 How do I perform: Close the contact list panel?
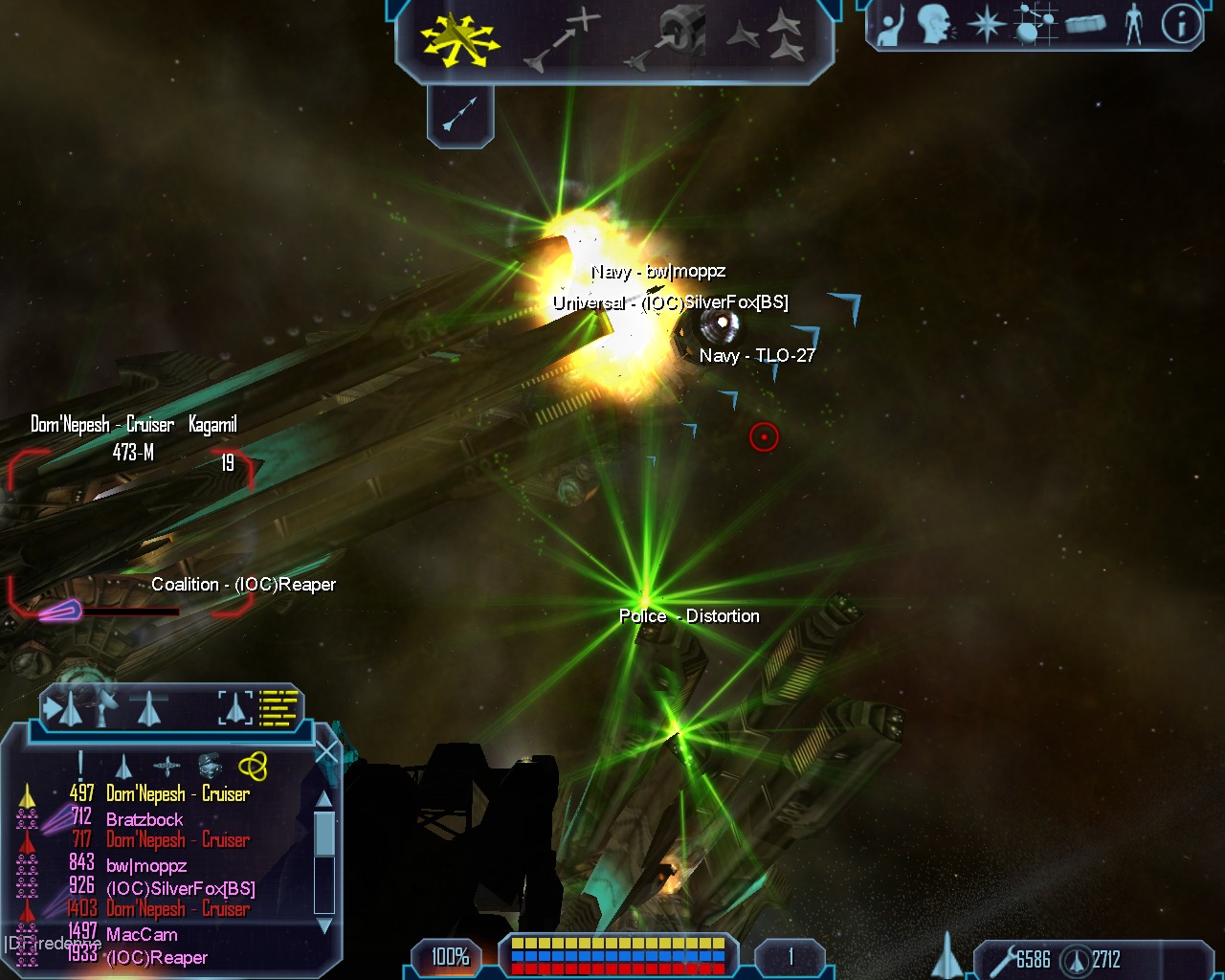click(x=326, y=752)
